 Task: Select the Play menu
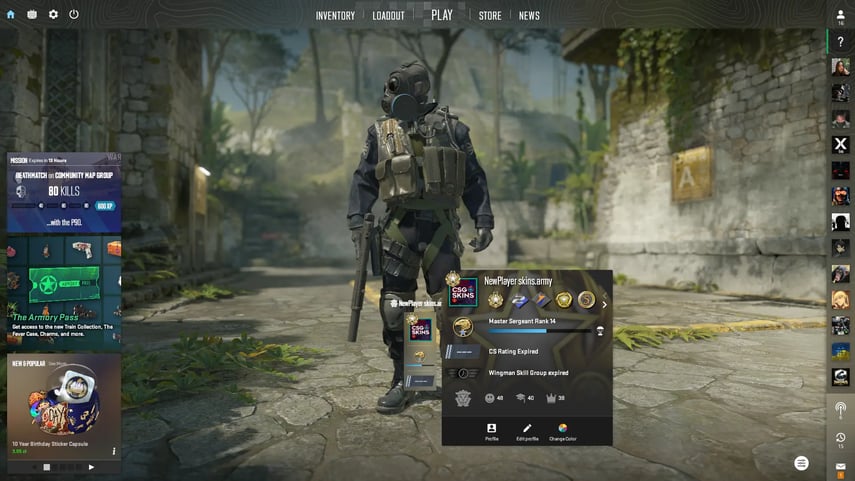(x=442, y=15)
